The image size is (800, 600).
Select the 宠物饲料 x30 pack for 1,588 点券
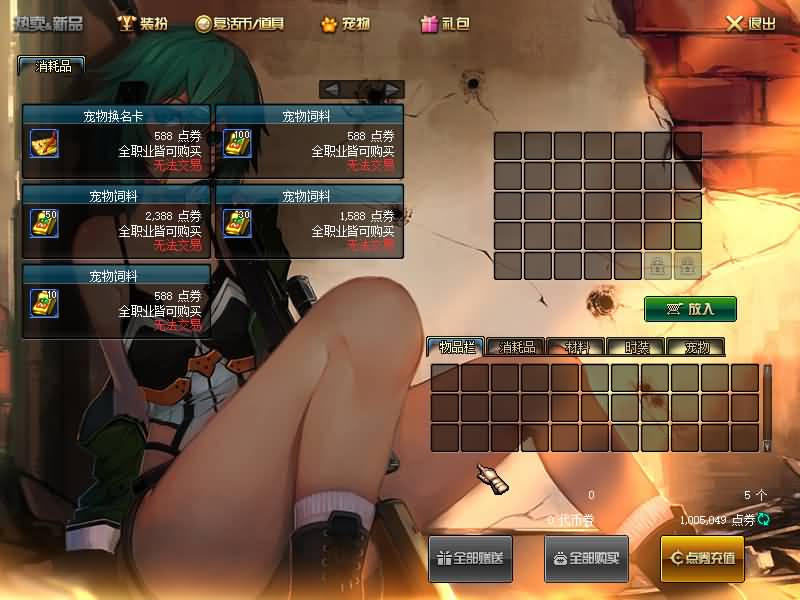(237, 223)
